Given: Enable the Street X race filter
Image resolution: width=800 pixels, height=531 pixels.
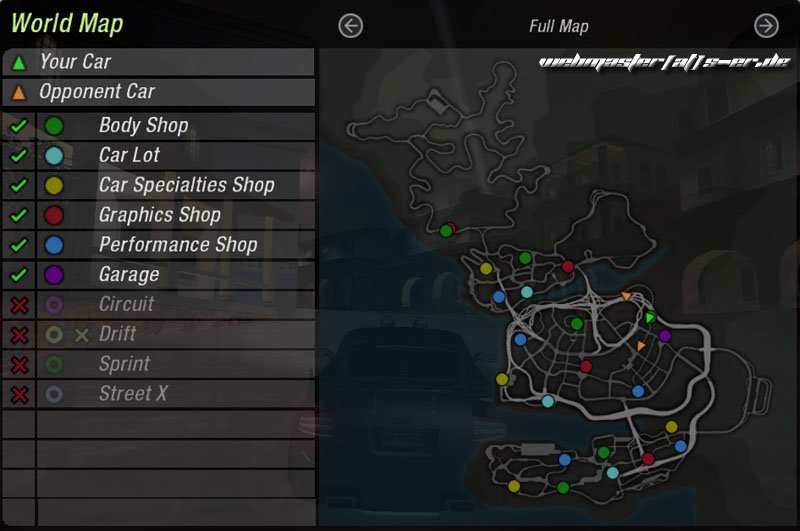Looking at the screenshot, I should coord(18,395).
